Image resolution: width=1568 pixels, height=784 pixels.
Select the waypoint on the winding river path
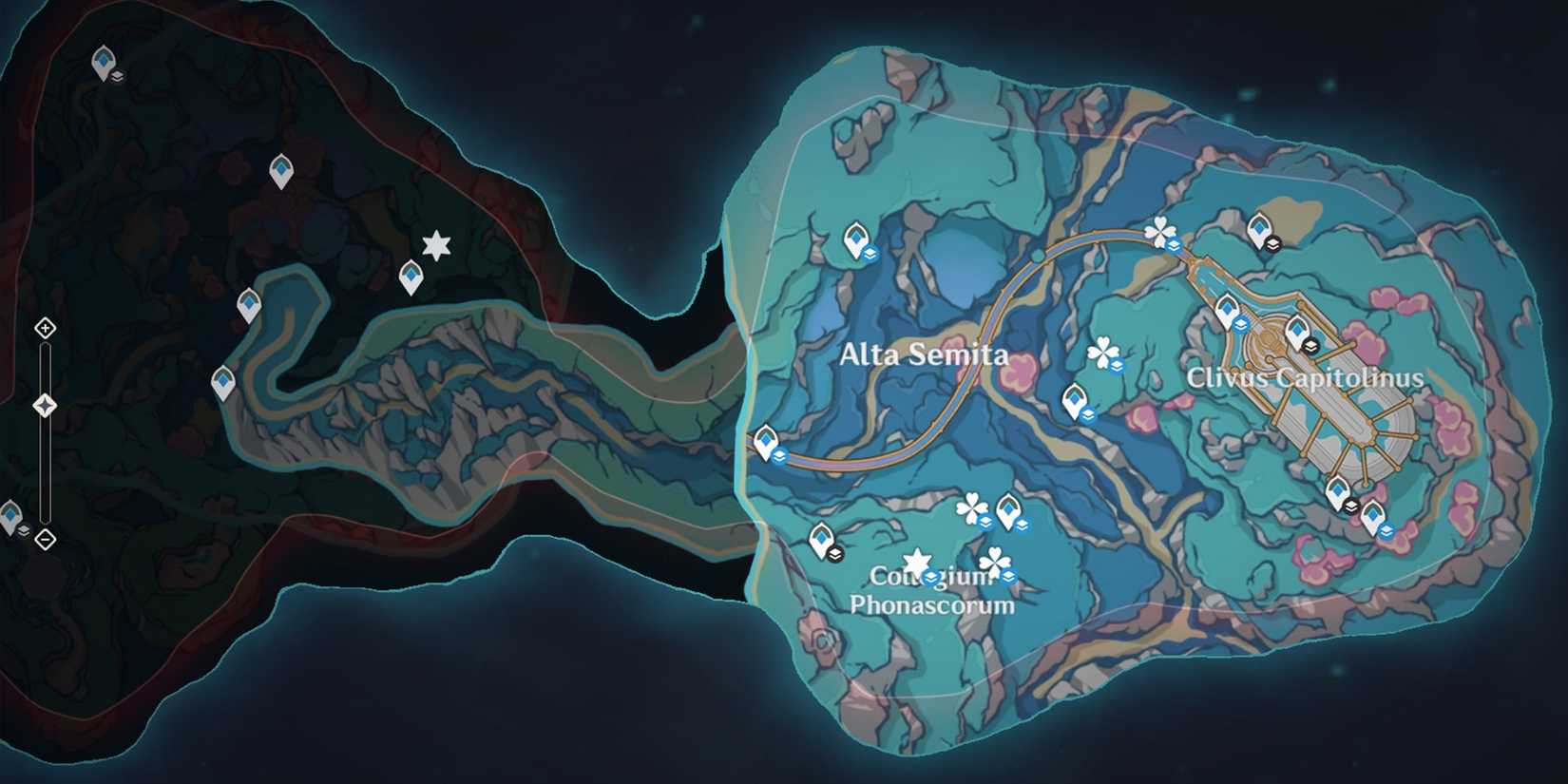249,302
